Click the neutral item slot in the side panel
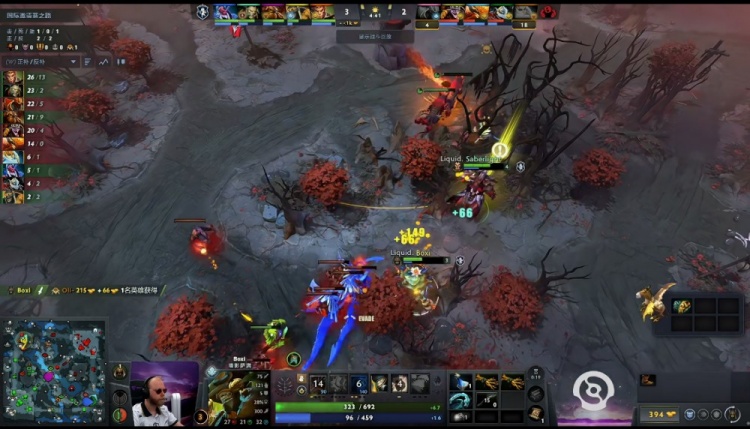Viewport: 750px width, 429px height. (681, 306)
